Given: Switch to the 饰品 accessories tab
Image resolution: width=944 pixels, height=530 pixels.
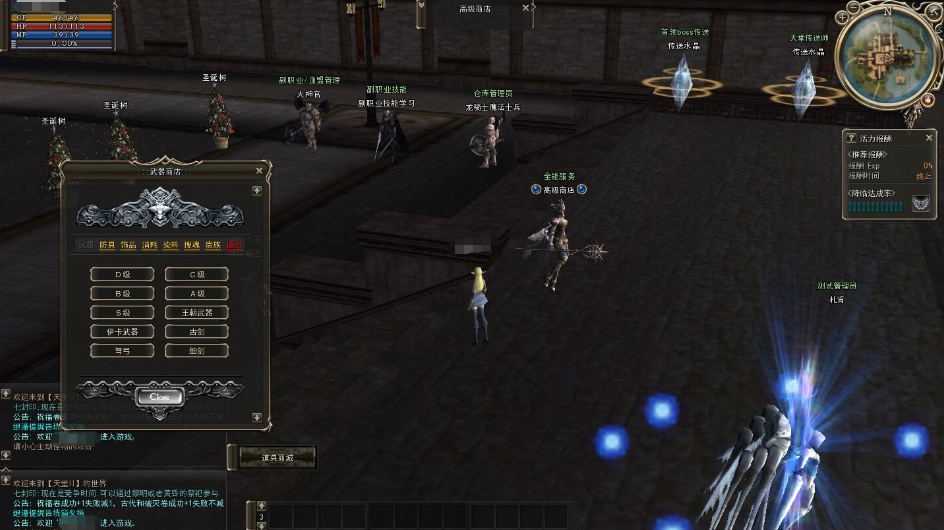Looking at the screenshot, I should pyautogui.click(x=128, y=245).
